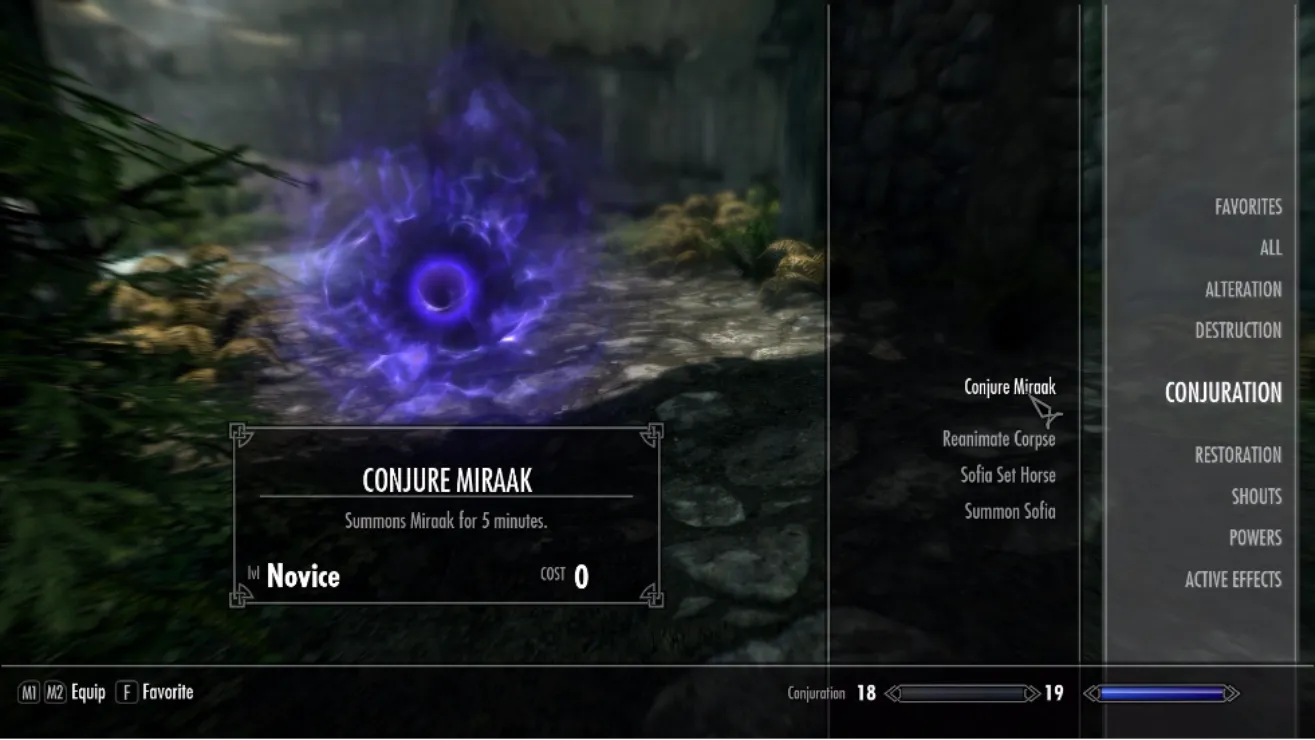Open the Favorites magic category
This screenshot has width=1315, height=740.
(1247, 207)
